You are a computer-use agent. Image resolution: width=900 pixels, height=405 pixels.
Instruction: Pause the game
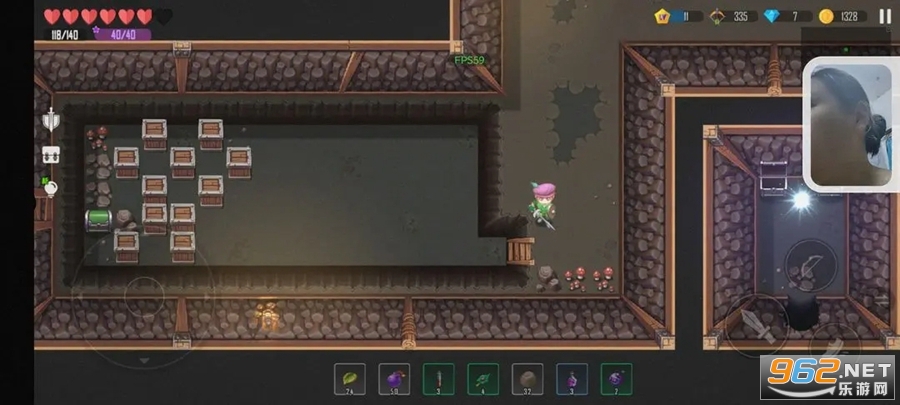(884, 16)
